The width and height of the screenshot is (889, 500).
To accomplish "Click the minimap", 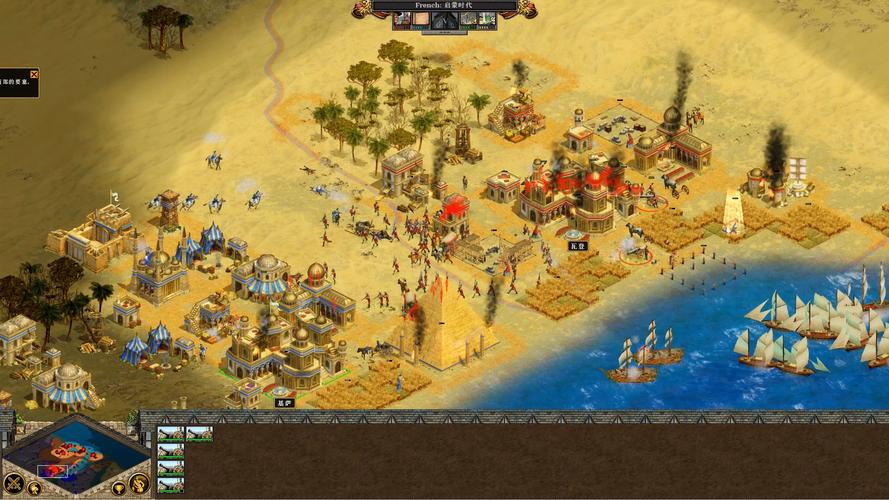I will click(77, 457).
